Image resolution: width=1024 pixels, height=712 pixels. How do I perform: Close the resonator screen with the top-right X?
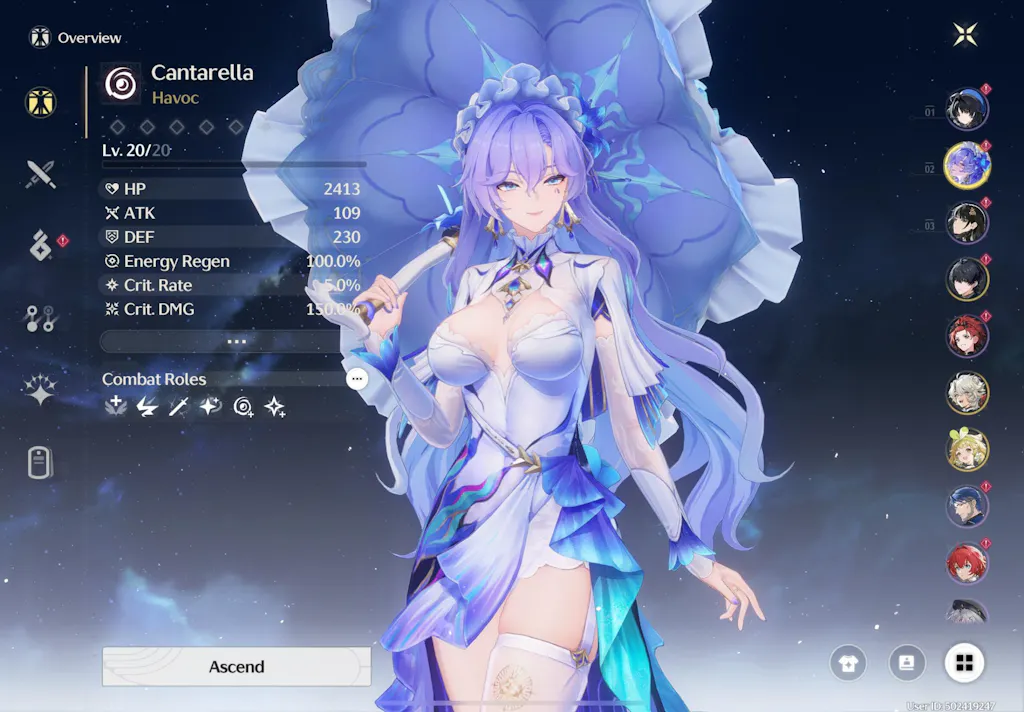pos(964,35)
